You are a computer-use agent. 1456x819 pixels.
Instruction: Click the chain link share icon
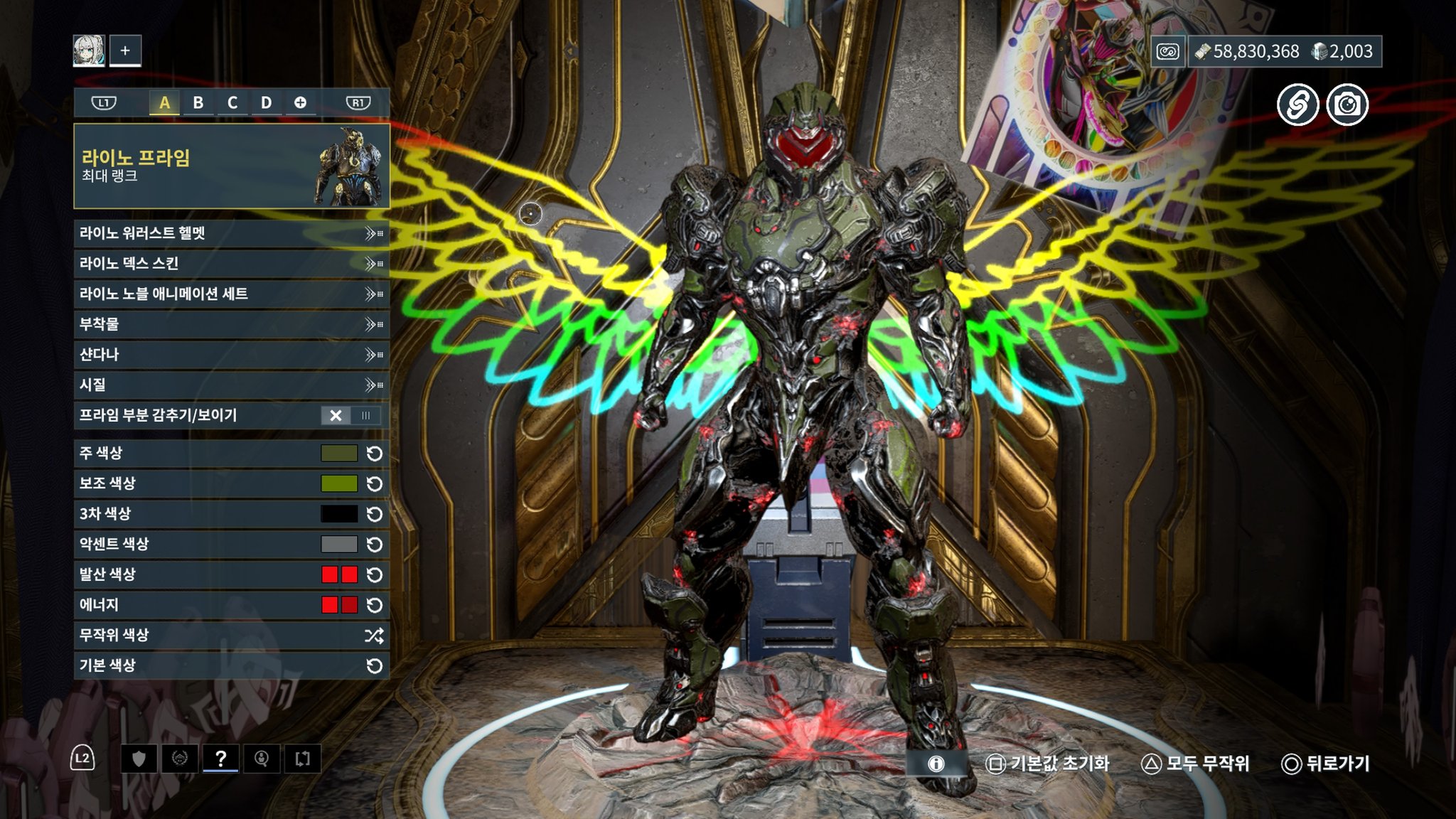coord(1297,105)
